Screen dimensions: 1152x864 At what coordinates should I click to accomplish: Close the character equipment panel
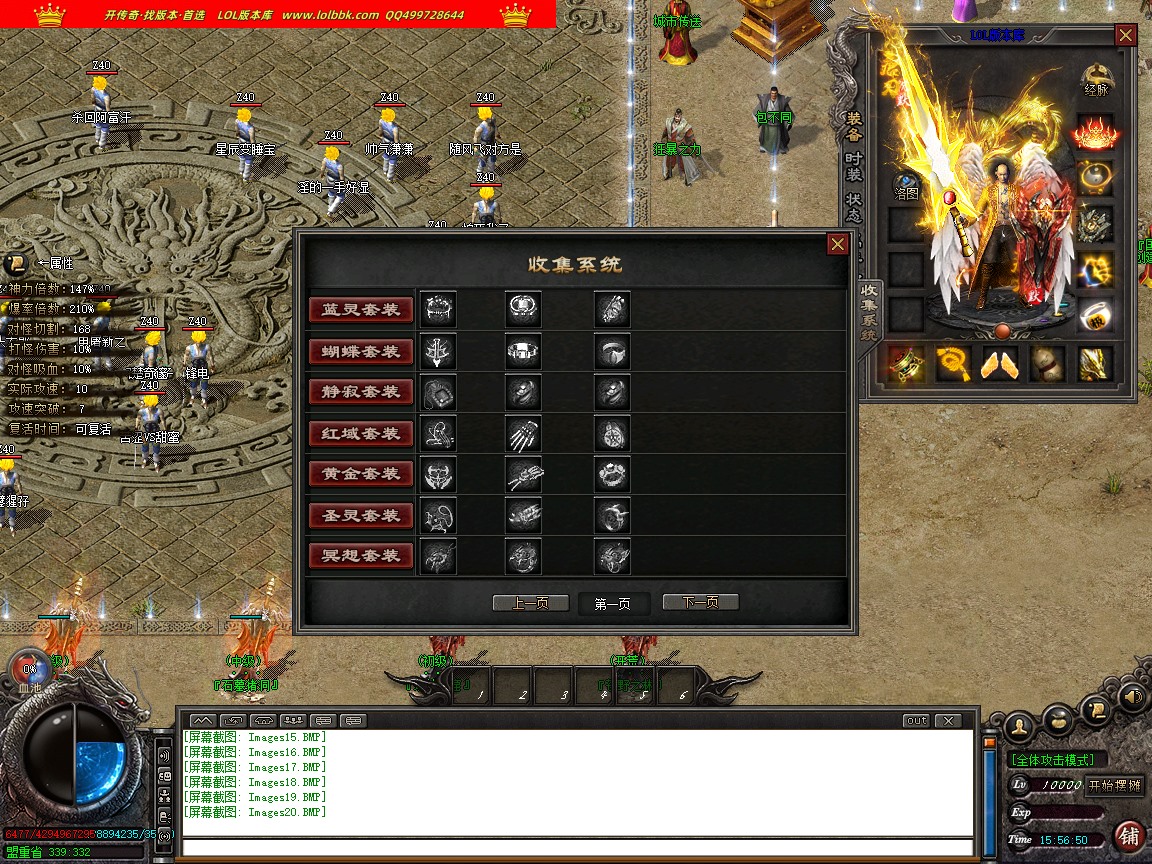pos(1126,36)
